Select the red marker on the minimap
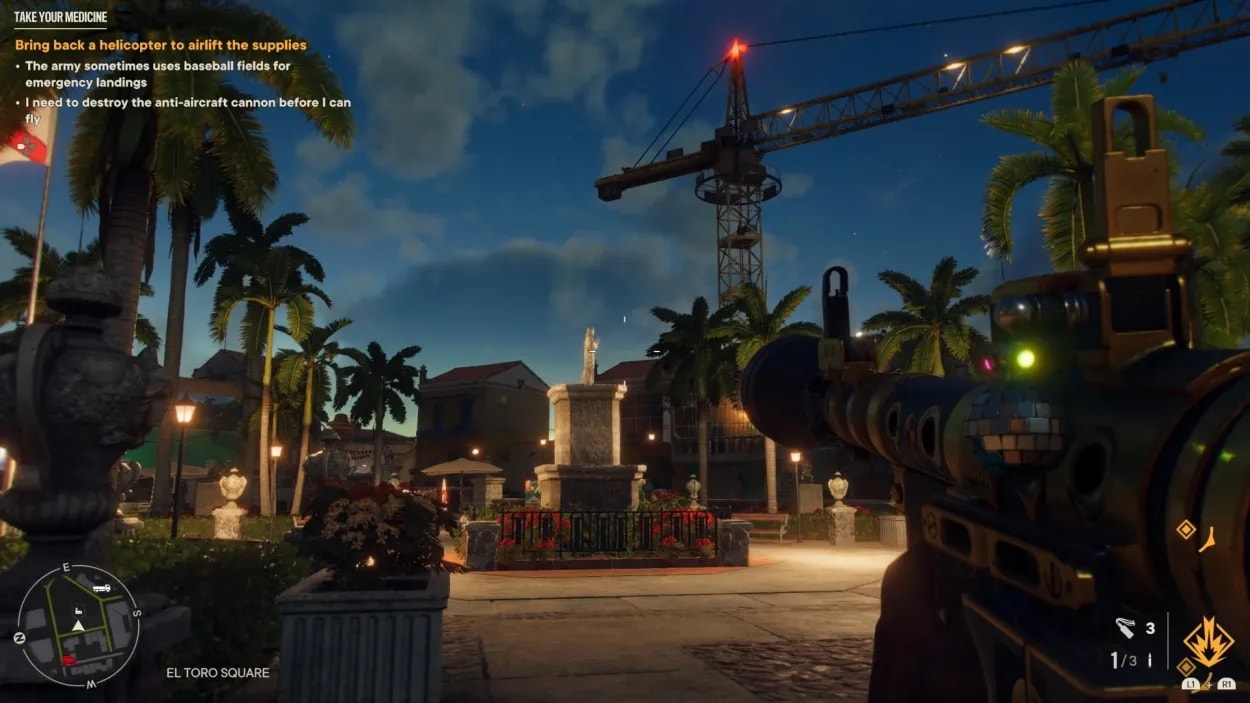The image size is (1250, 703). point(67,659)
